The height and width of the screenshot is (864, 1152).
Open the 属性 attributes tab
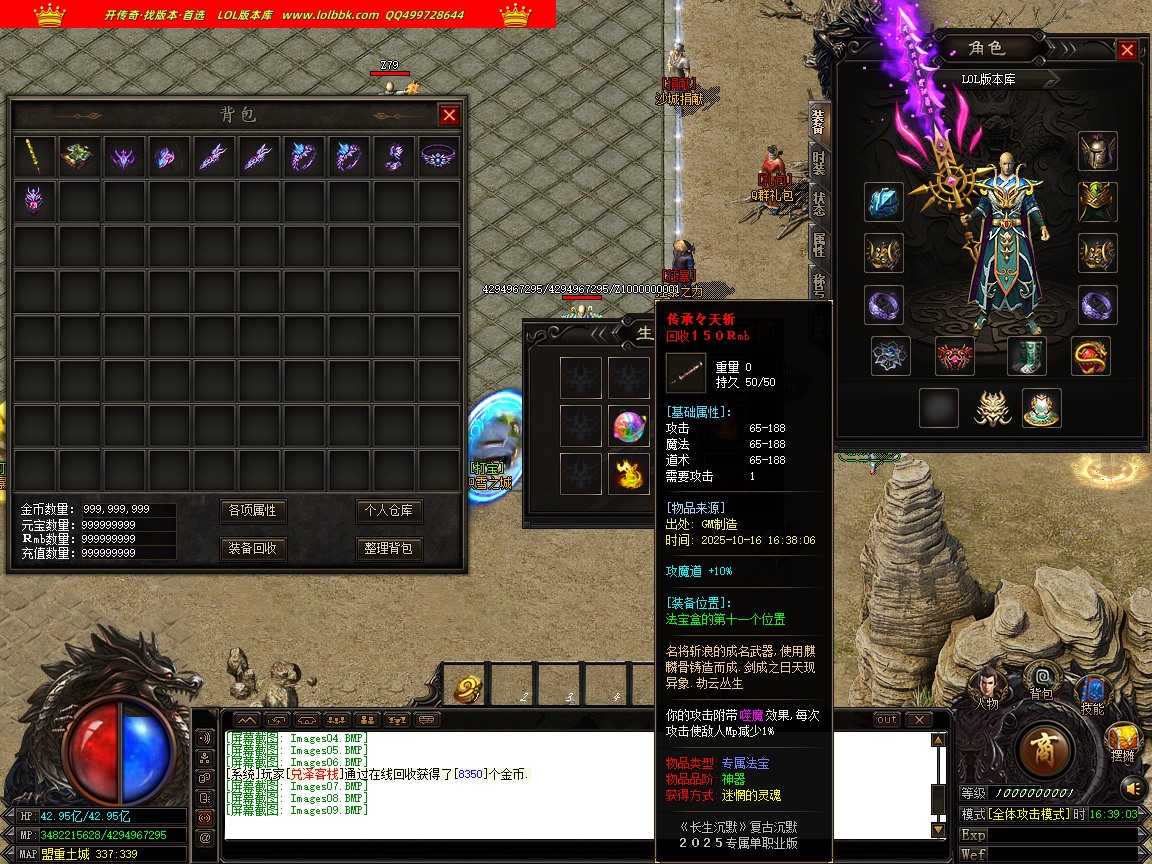pyautogui.click(x=819, y=244)
